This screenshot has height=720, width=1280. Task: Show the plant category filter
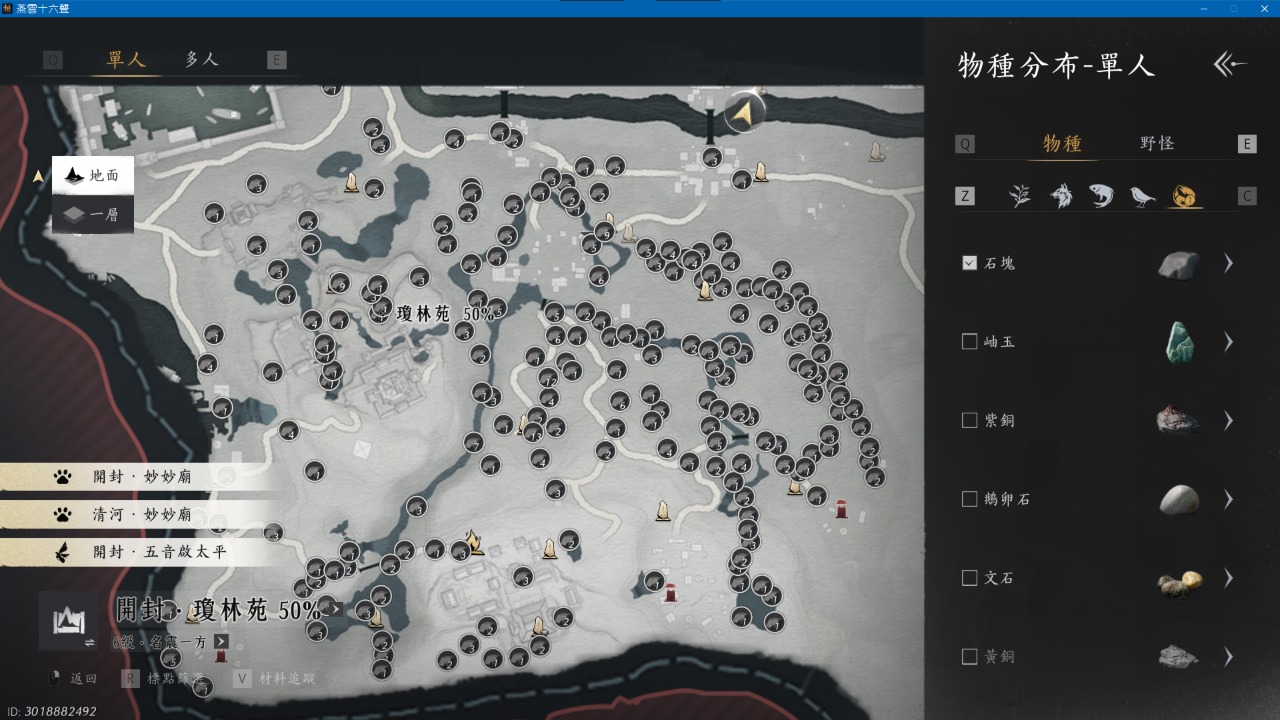1019,196
